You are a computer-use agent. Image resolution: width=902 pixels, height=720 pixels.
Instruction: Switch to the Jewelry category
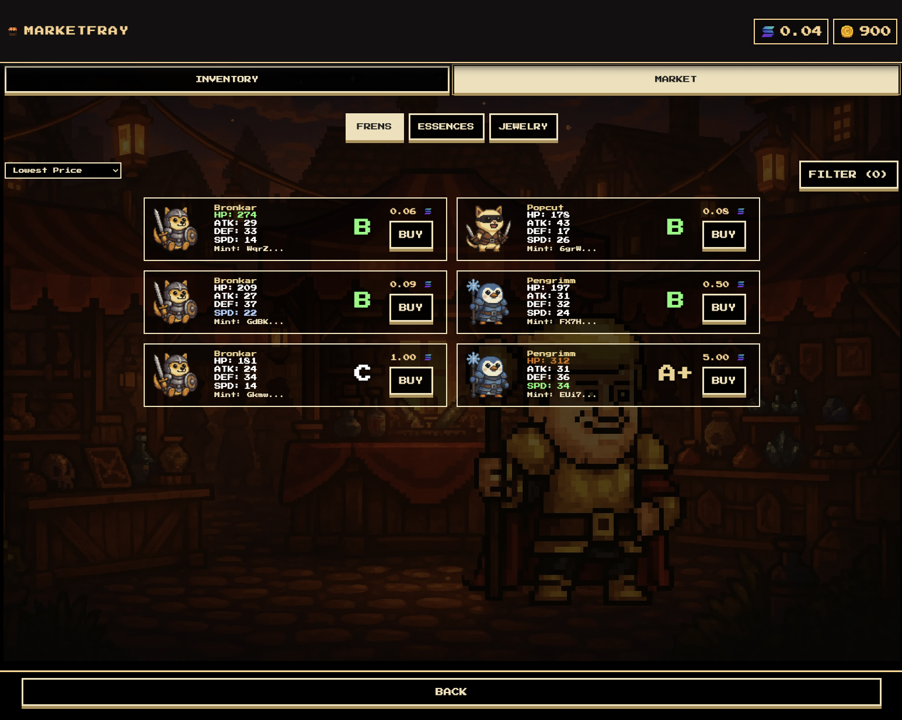(523, 127)
